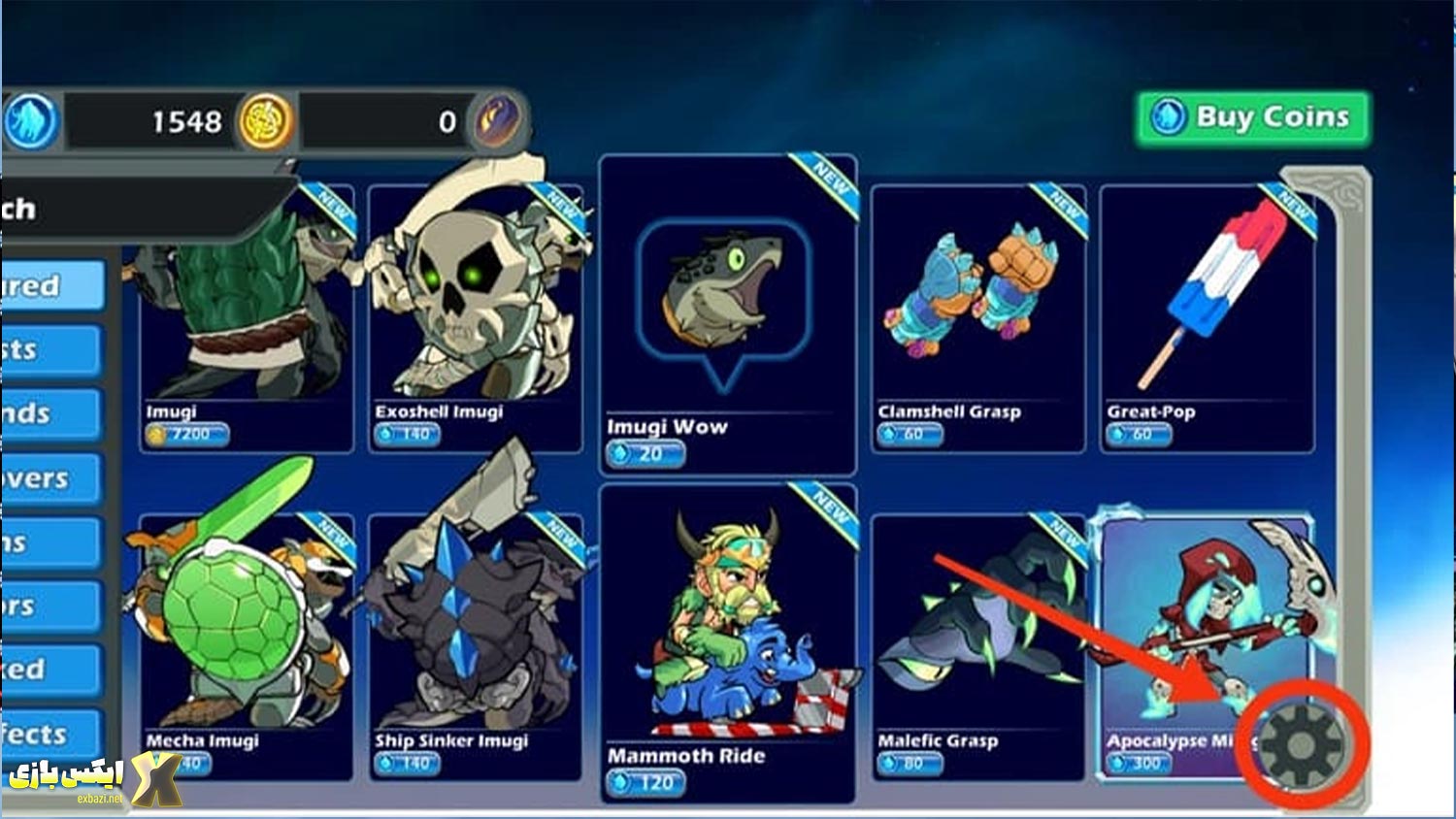Click the blue Mammoth Coin currency icon
The height and width of the screenshot is (819, 1456).
[32, 119]
